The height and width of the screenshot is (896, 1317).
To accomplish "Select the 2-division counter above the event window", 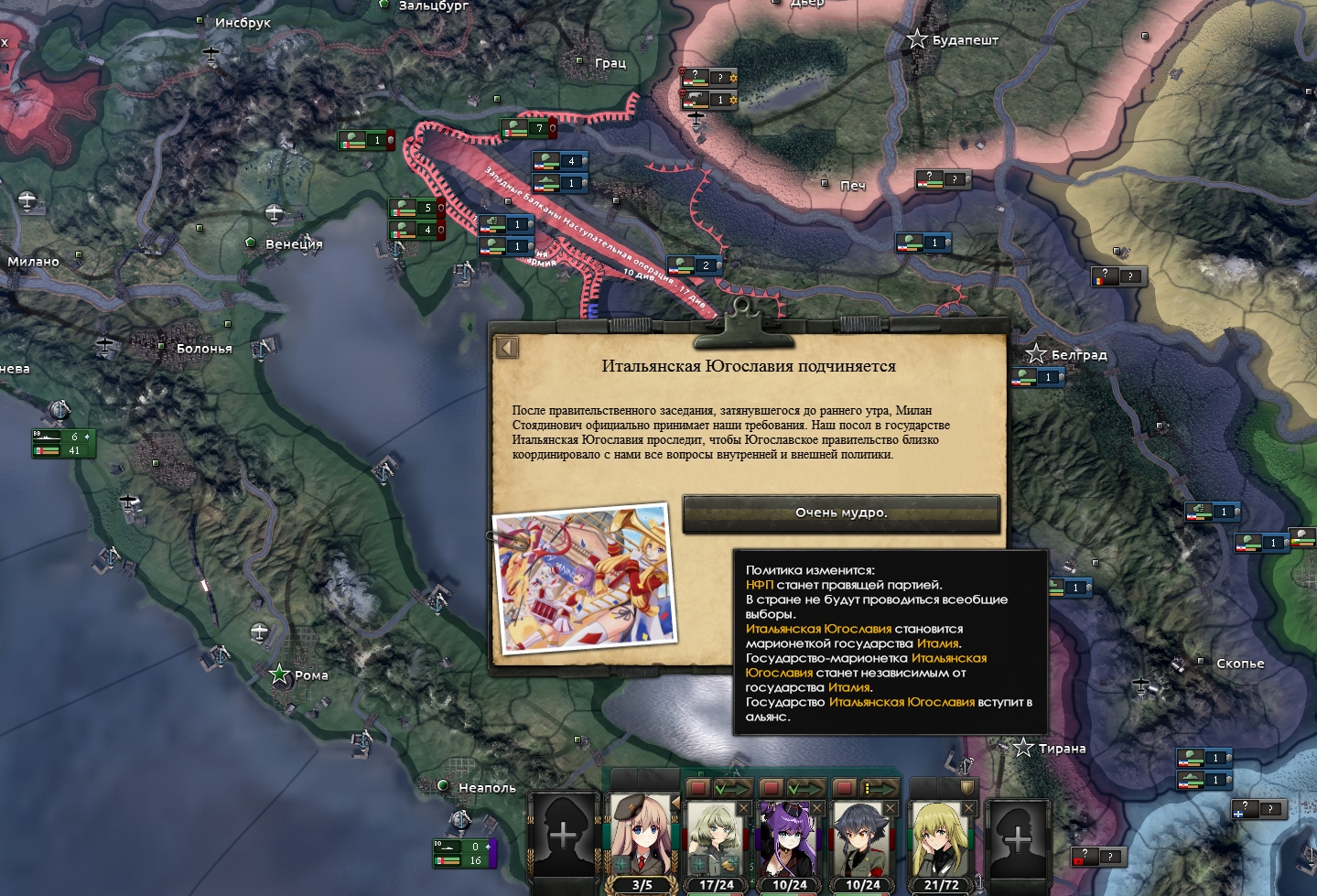I will pyautogui.click(x=695, y=265).
